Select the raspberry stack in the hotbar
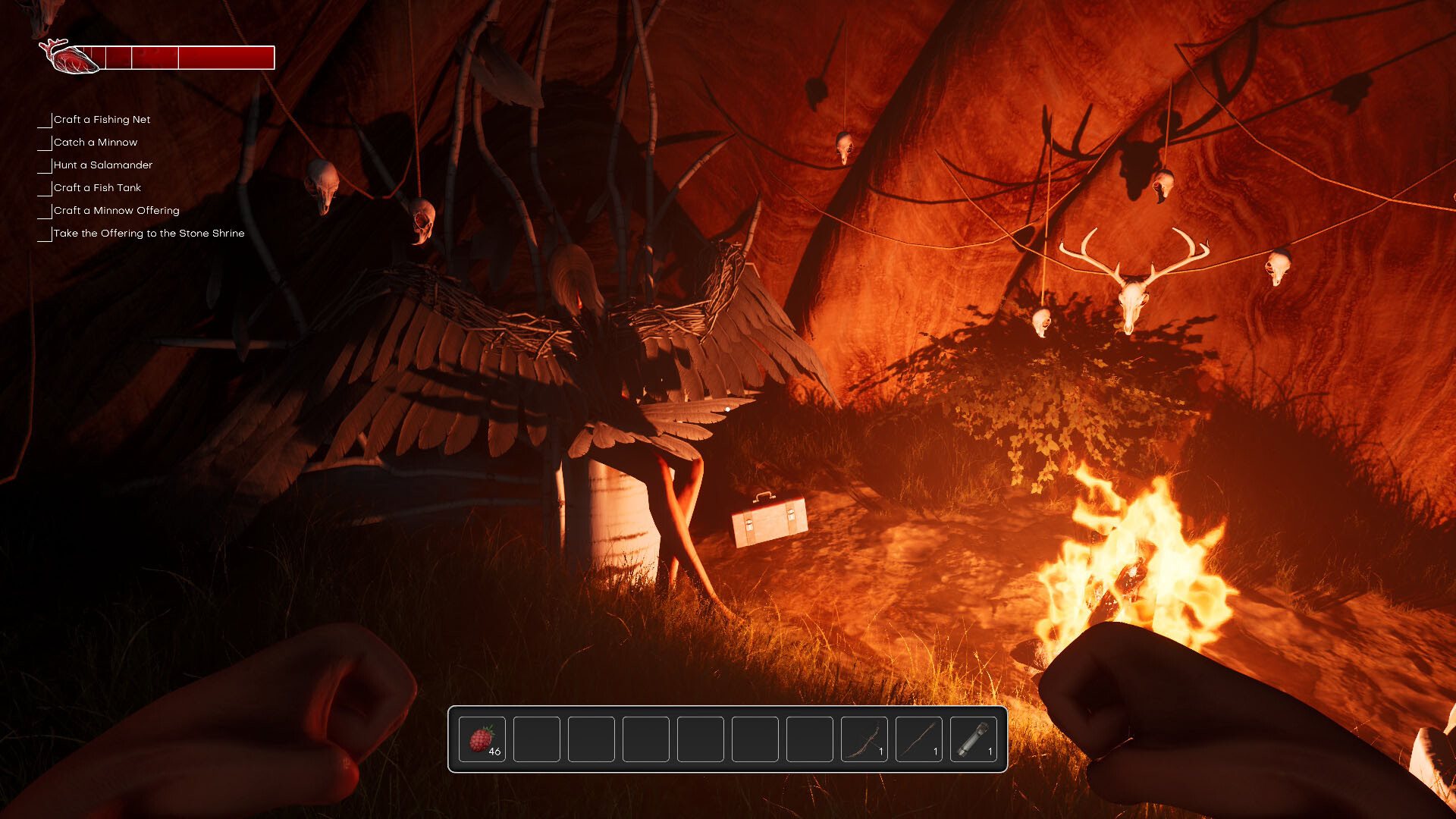Viewport: 1456px width, 819px height. click(x=482, y=739)
